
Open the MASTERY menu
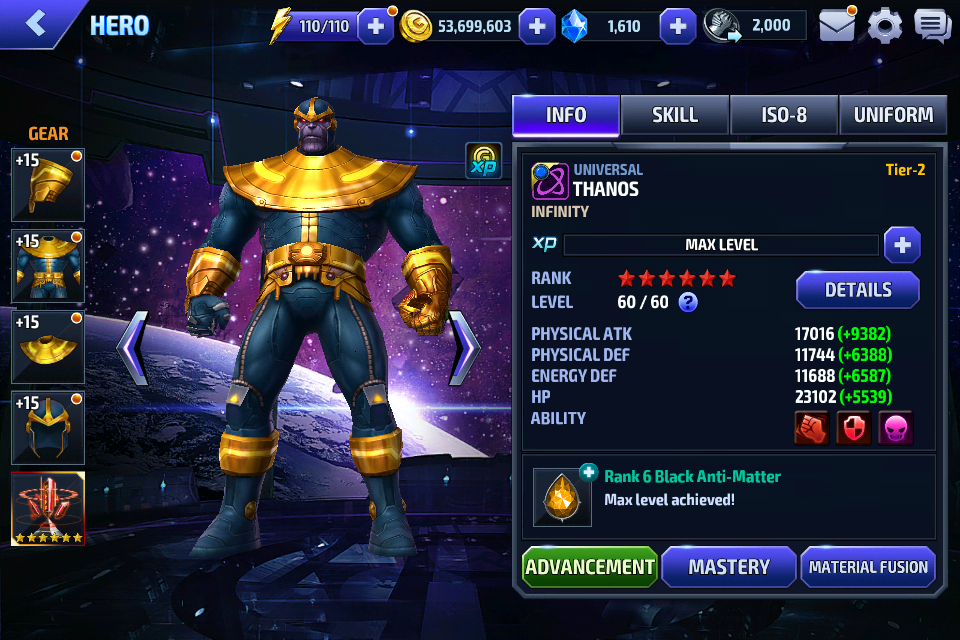(x=729, y=567)
